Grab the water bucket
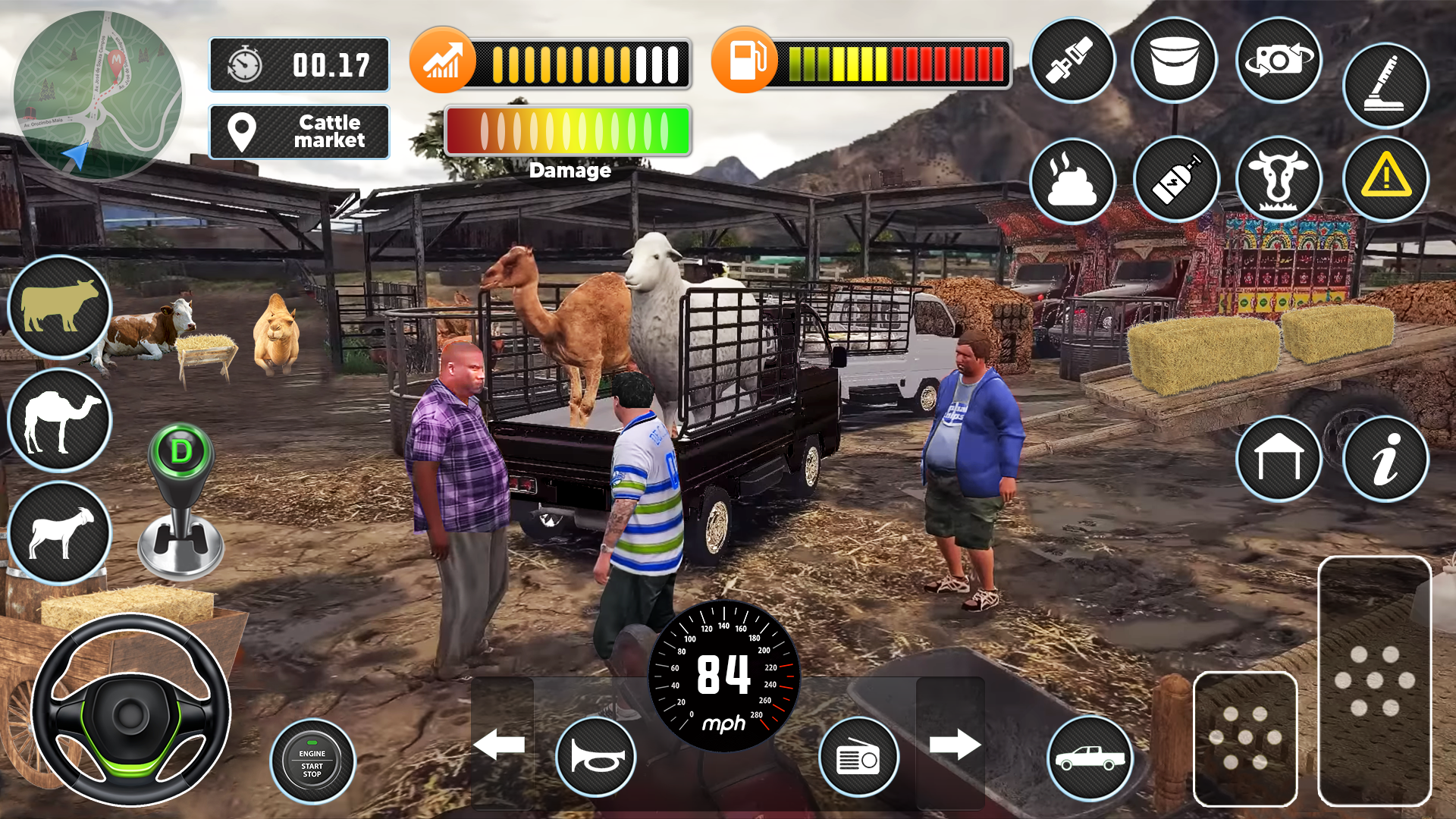Screen dimensions: 1456x819 [x=1175, y=61]
